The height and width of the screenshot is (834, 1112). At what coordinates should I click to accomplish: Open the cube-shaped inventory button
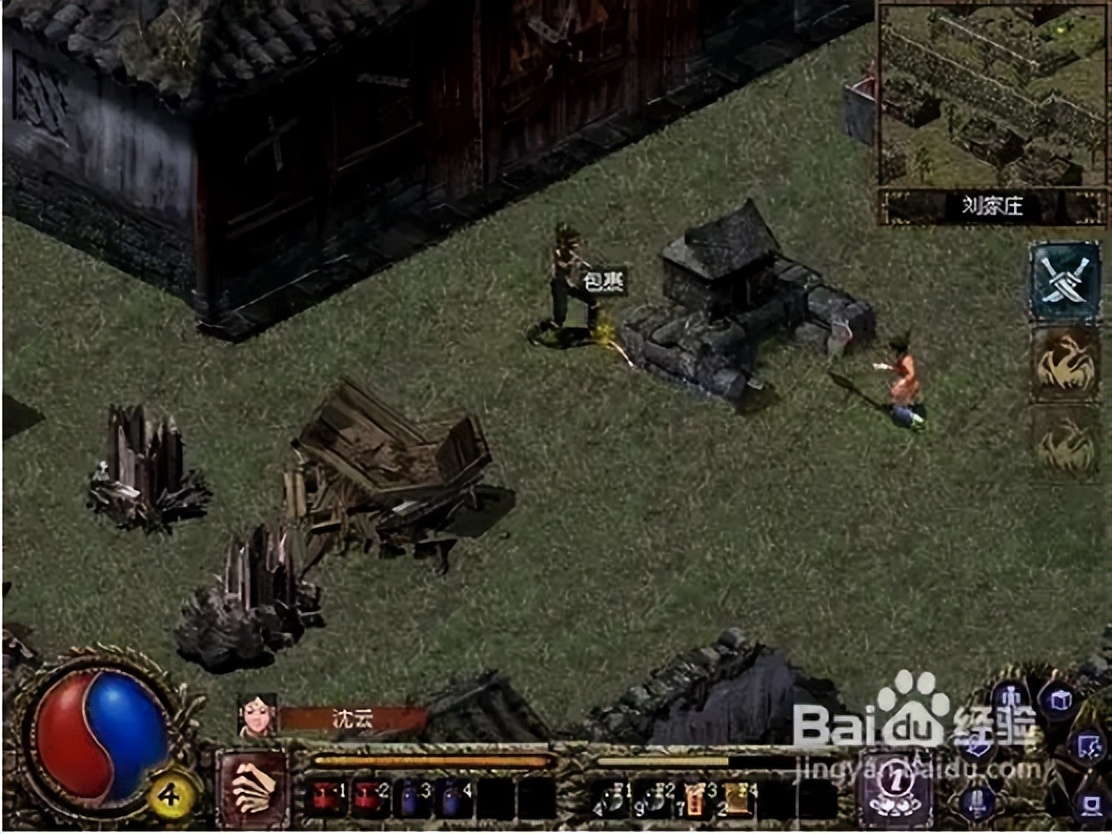[x=1058, y=699]
